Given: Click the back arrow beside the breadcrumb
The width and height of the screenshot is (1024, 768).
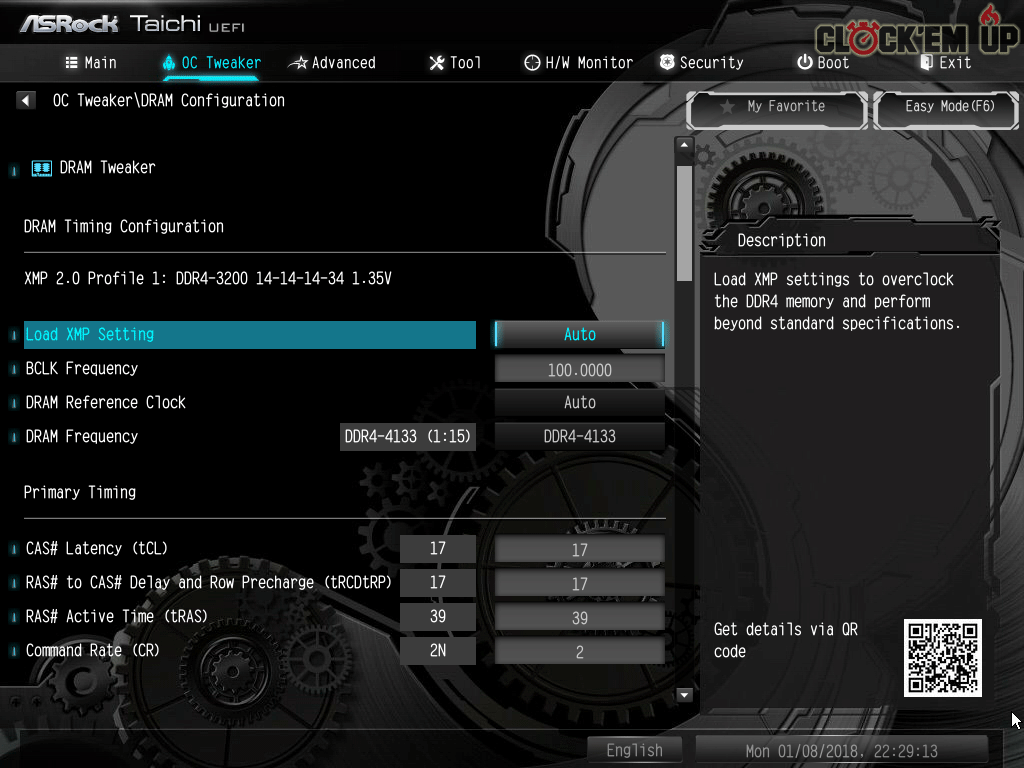Looking at the screenshot, I should click(27, 101).
